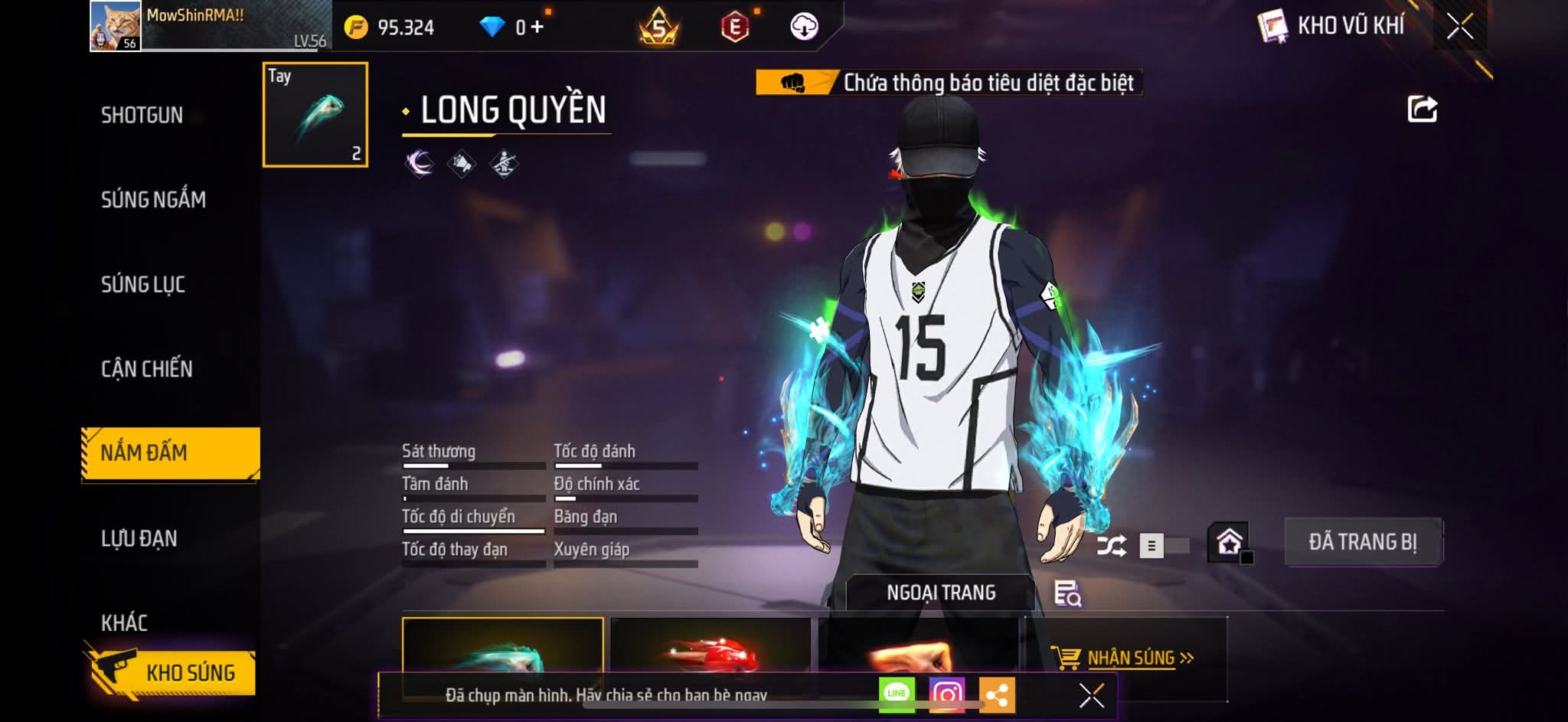Screen dimensions: 1568x722
Task: Add diamonds with the plus button
Action: (537, 28)
